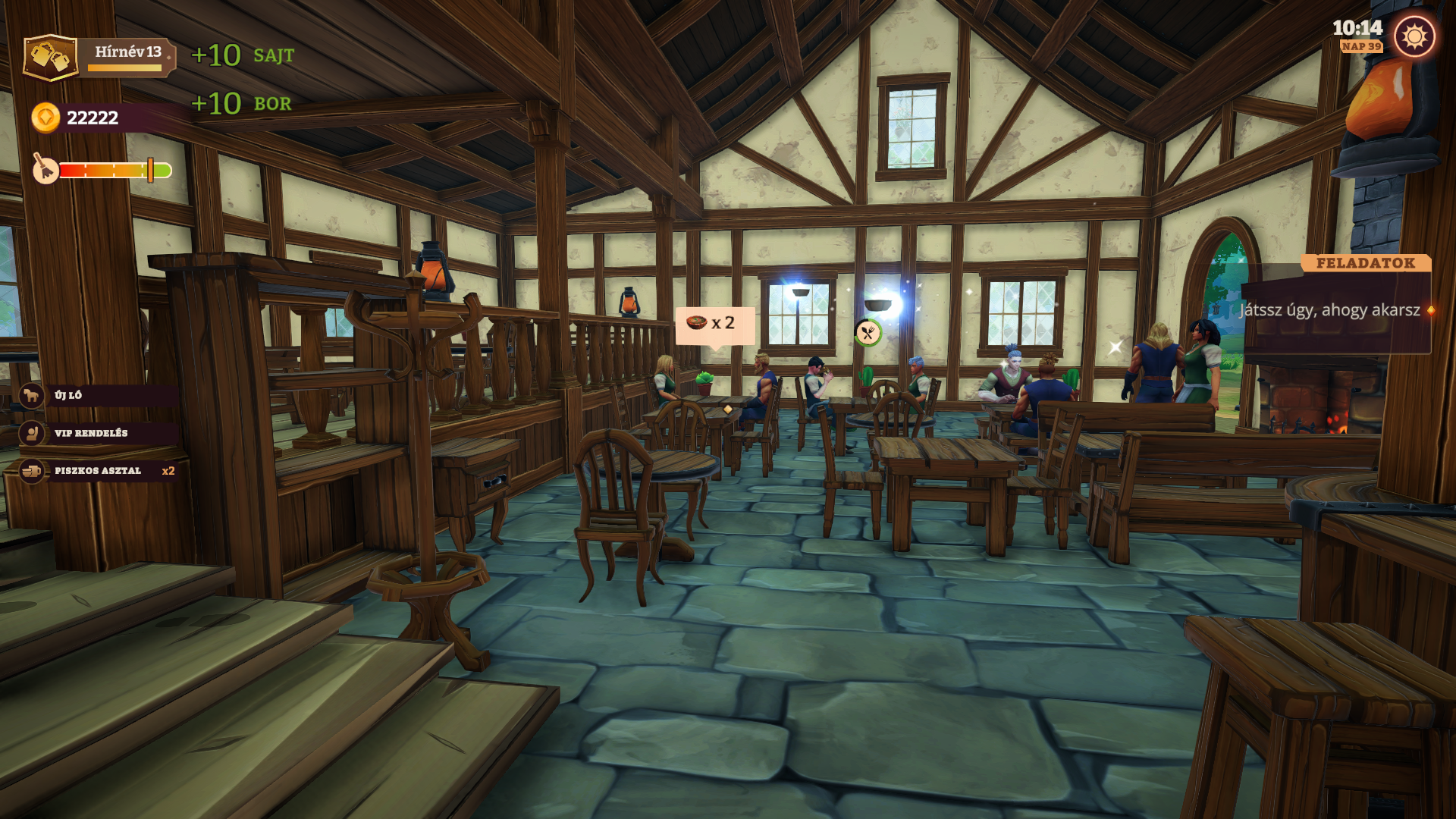Select the soup x2 order bubble

pos(714,324)
